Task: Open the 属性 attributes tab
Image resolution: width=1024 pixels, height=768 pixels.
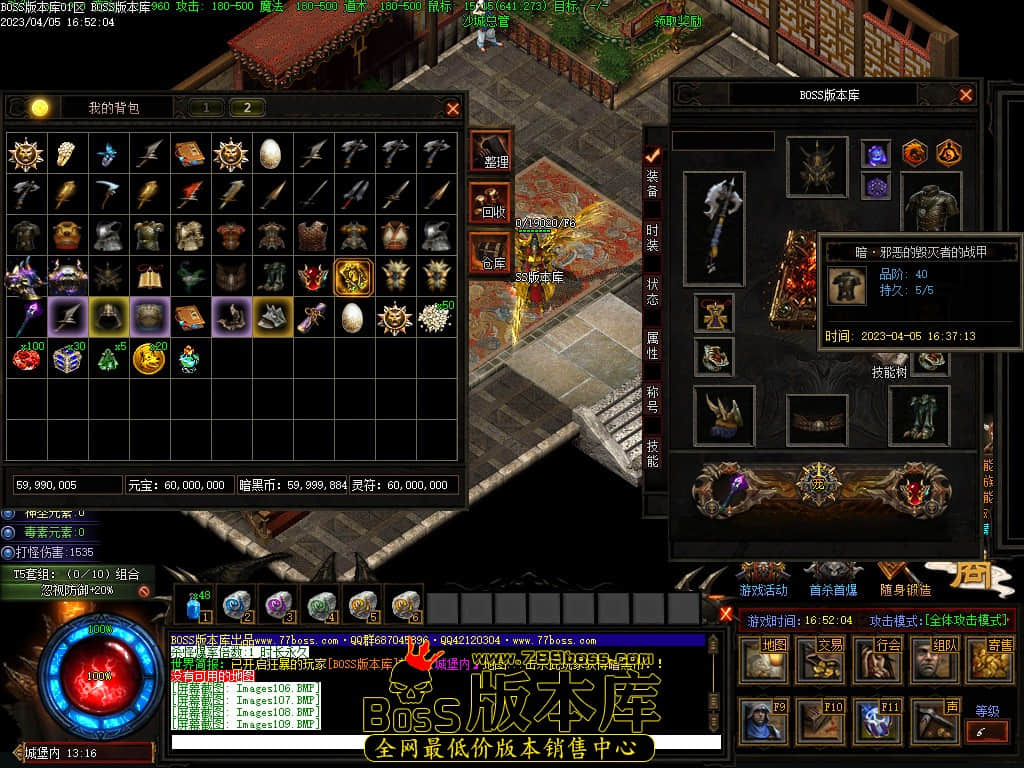Action: [x=652, y=345]
